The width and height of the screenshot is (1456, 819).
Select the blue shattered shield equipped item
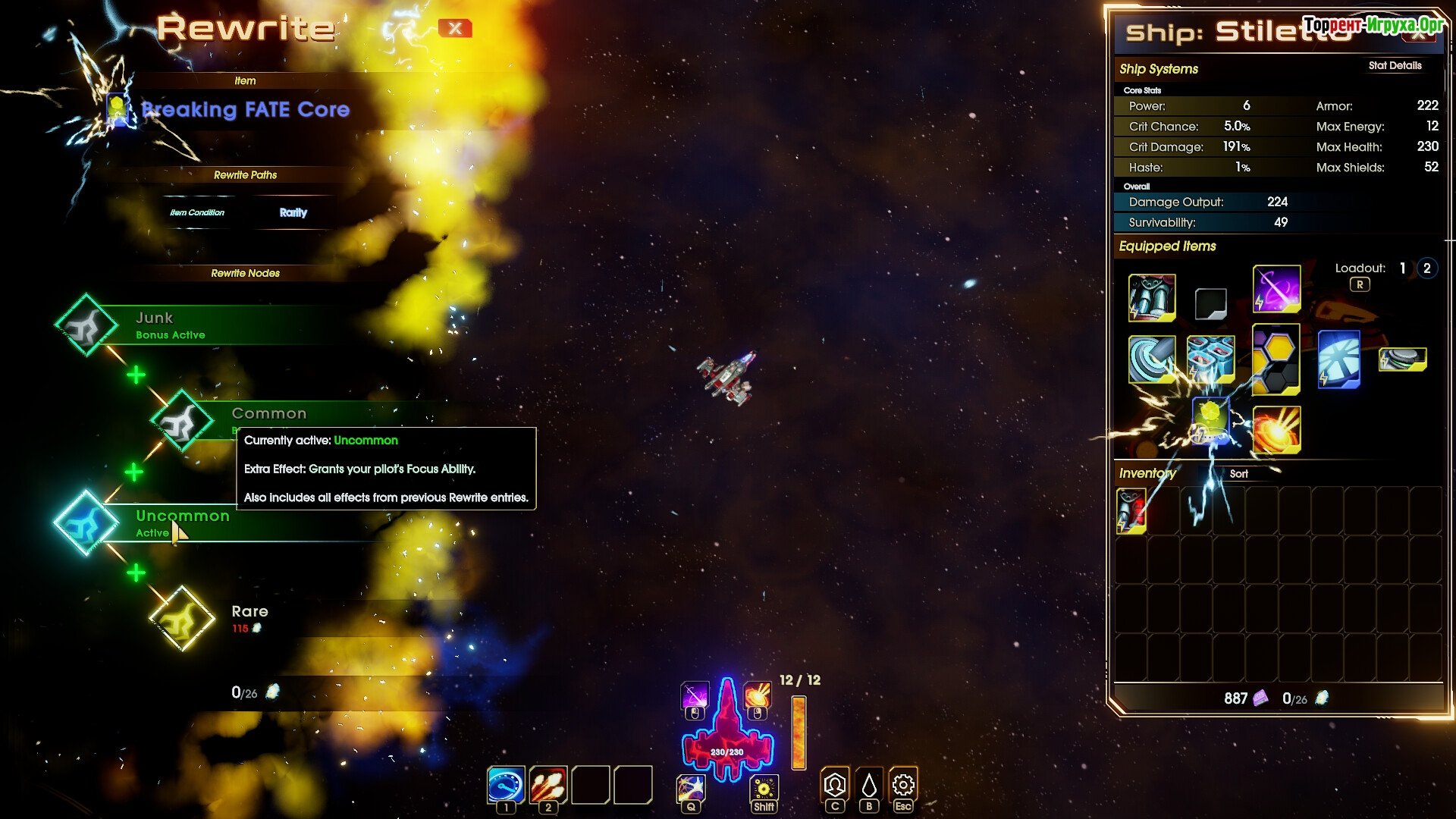click(x=1338, y=359)
